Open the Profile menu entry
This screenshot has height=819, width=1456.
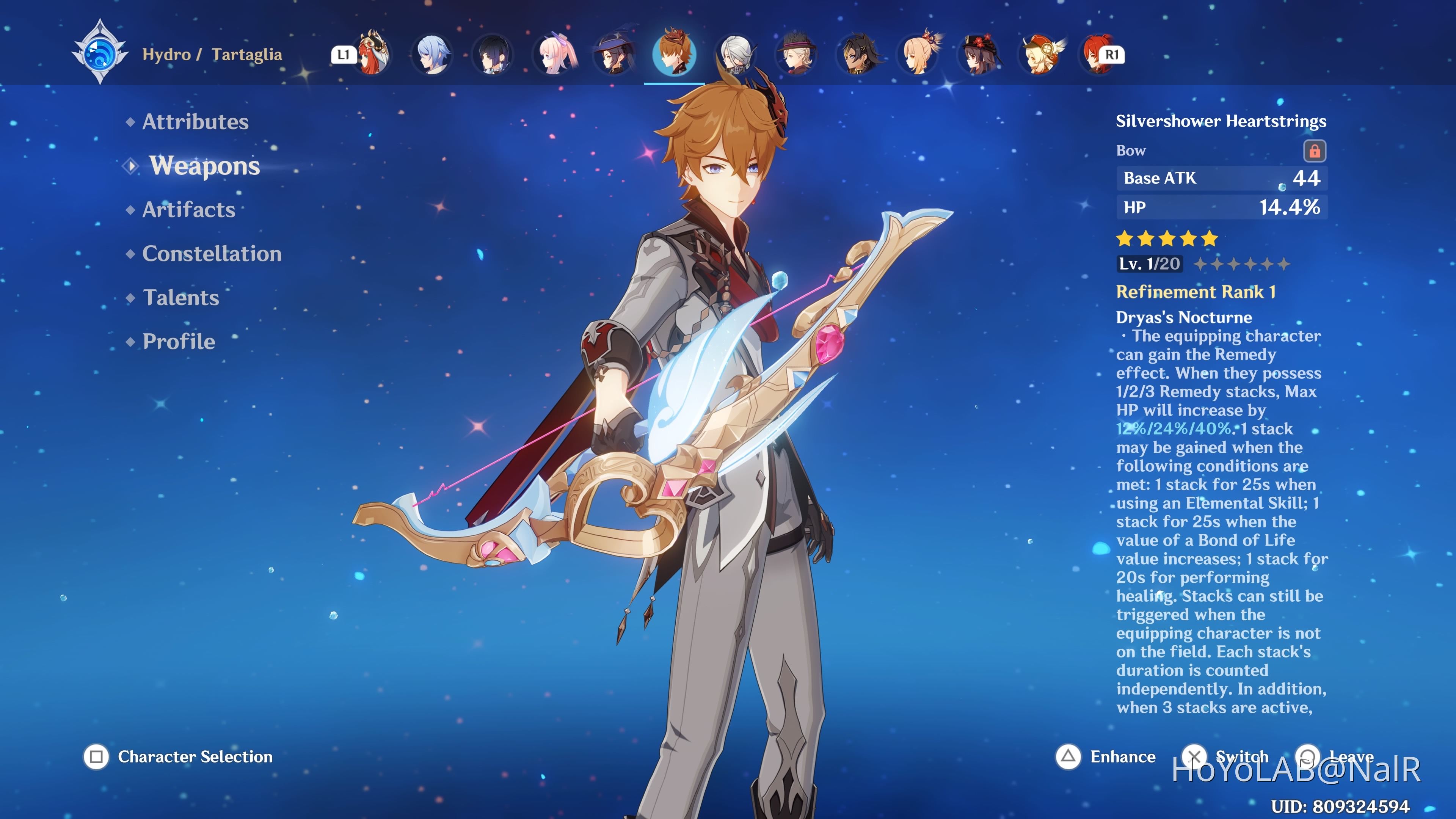click(178, 341)
